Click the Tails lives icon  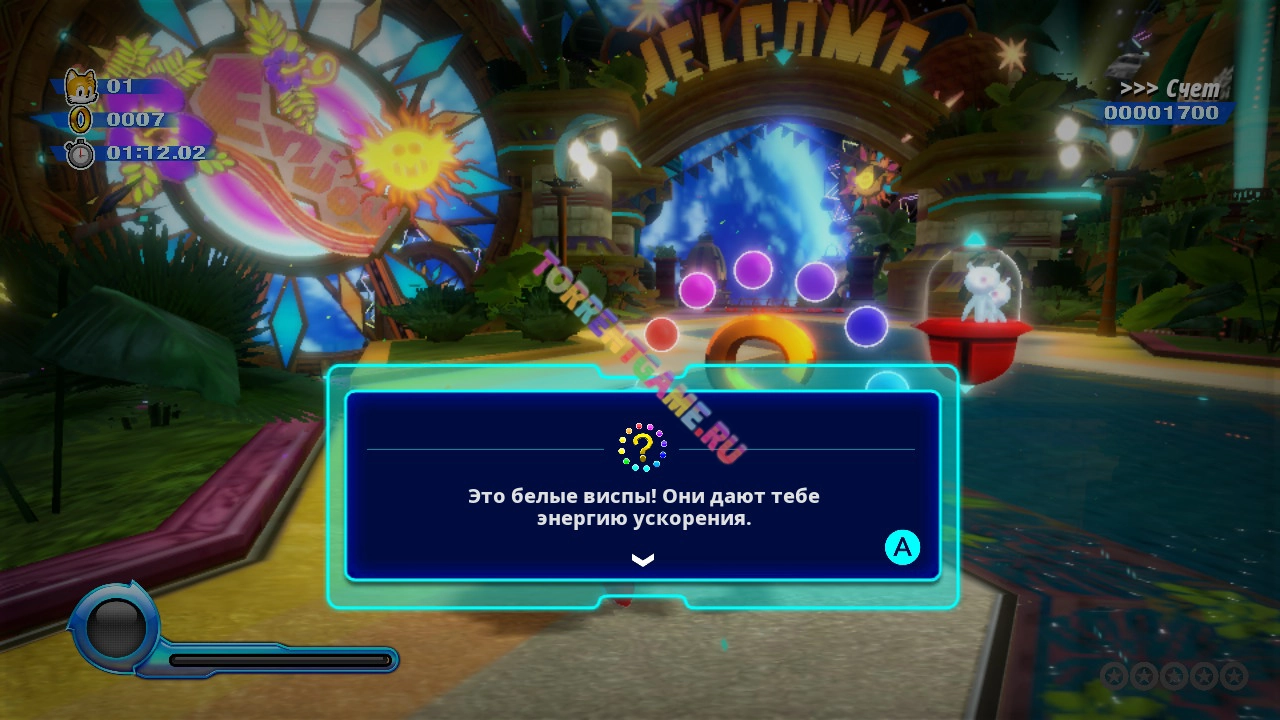(x=80, y=87)
